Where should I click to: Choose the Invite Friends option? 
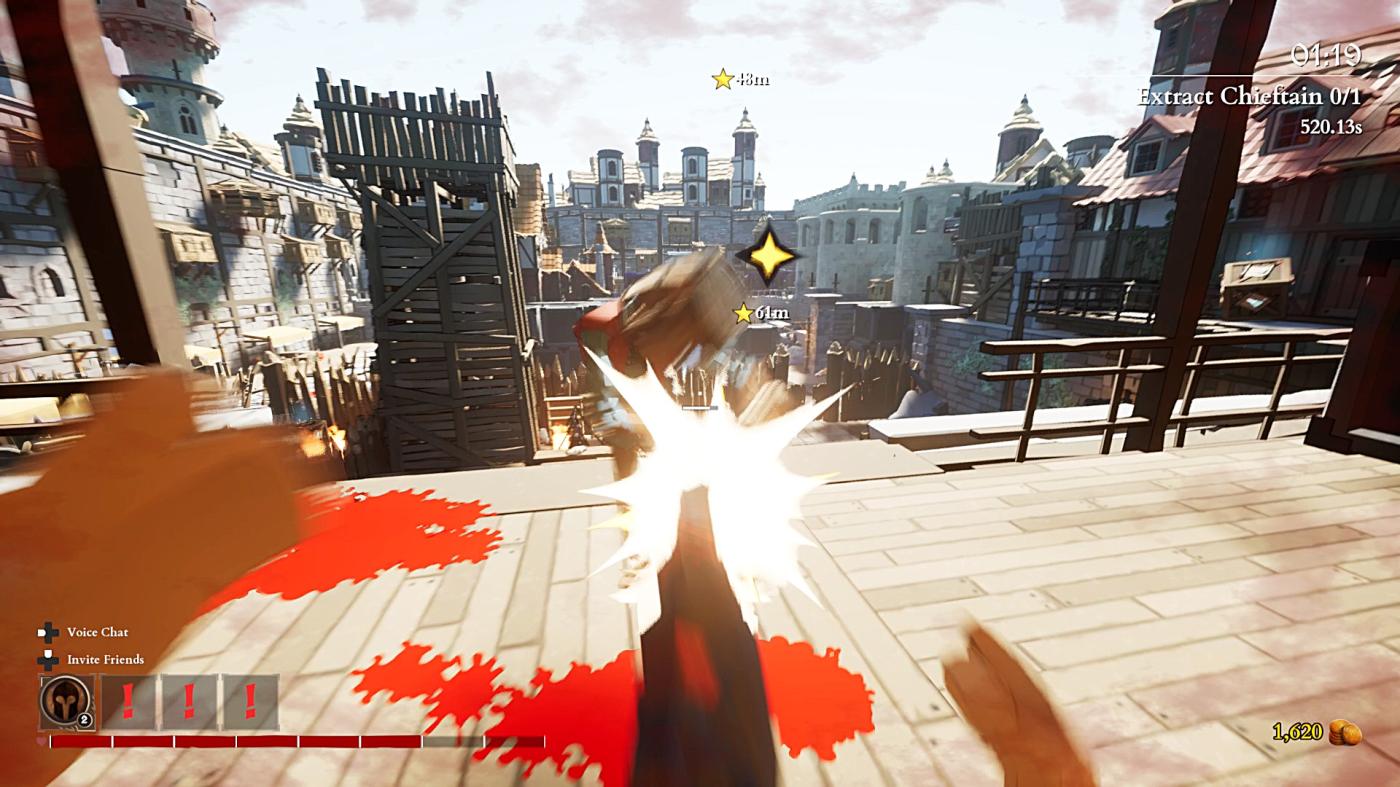point(105,660)
